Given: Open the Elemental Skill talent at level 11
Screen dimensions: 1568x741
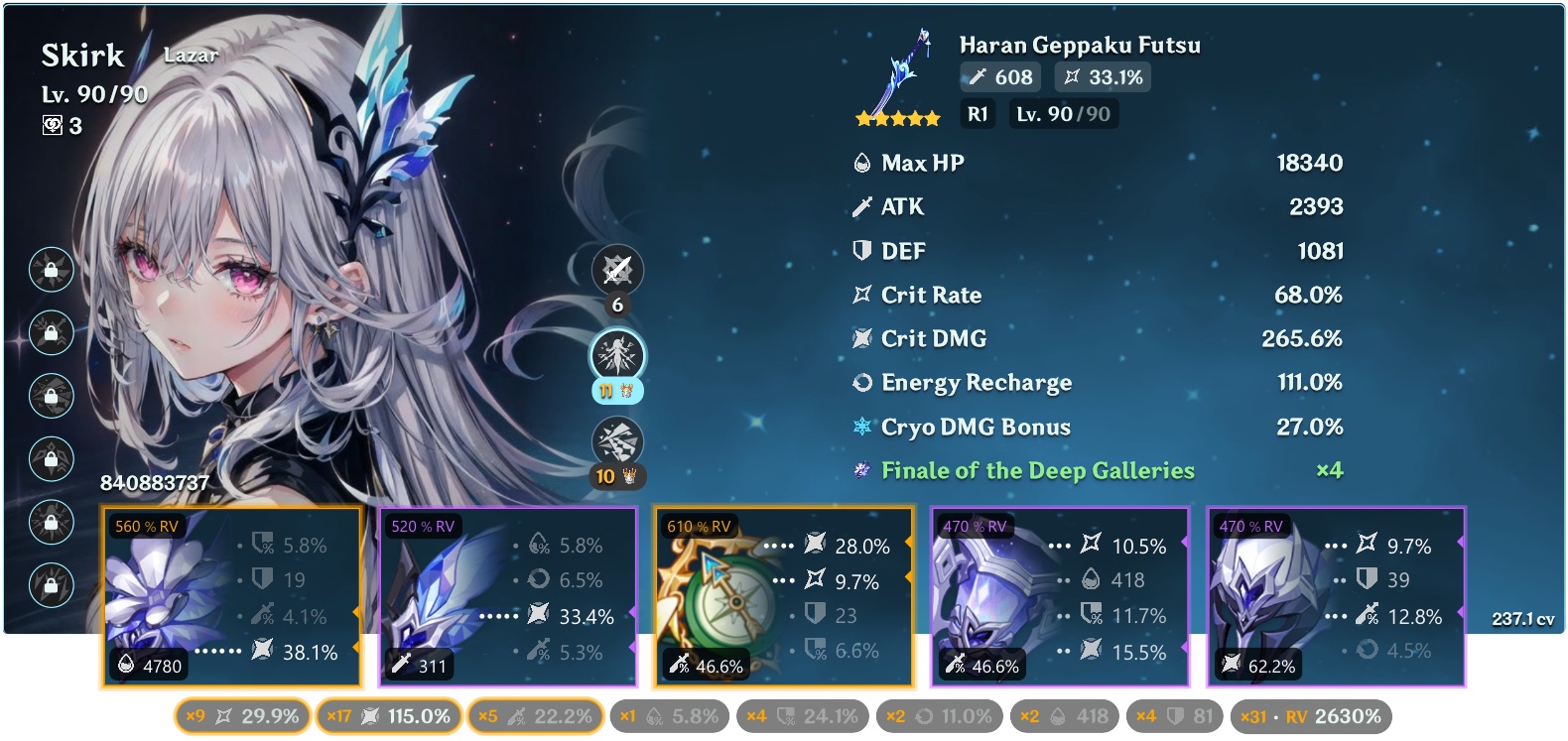Looking at the screenshot, I should 617,355.
